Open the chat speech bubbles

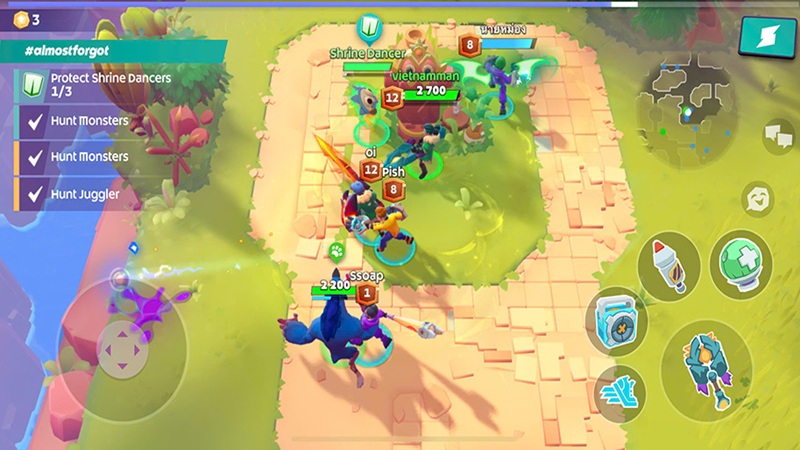pos(778,134)
